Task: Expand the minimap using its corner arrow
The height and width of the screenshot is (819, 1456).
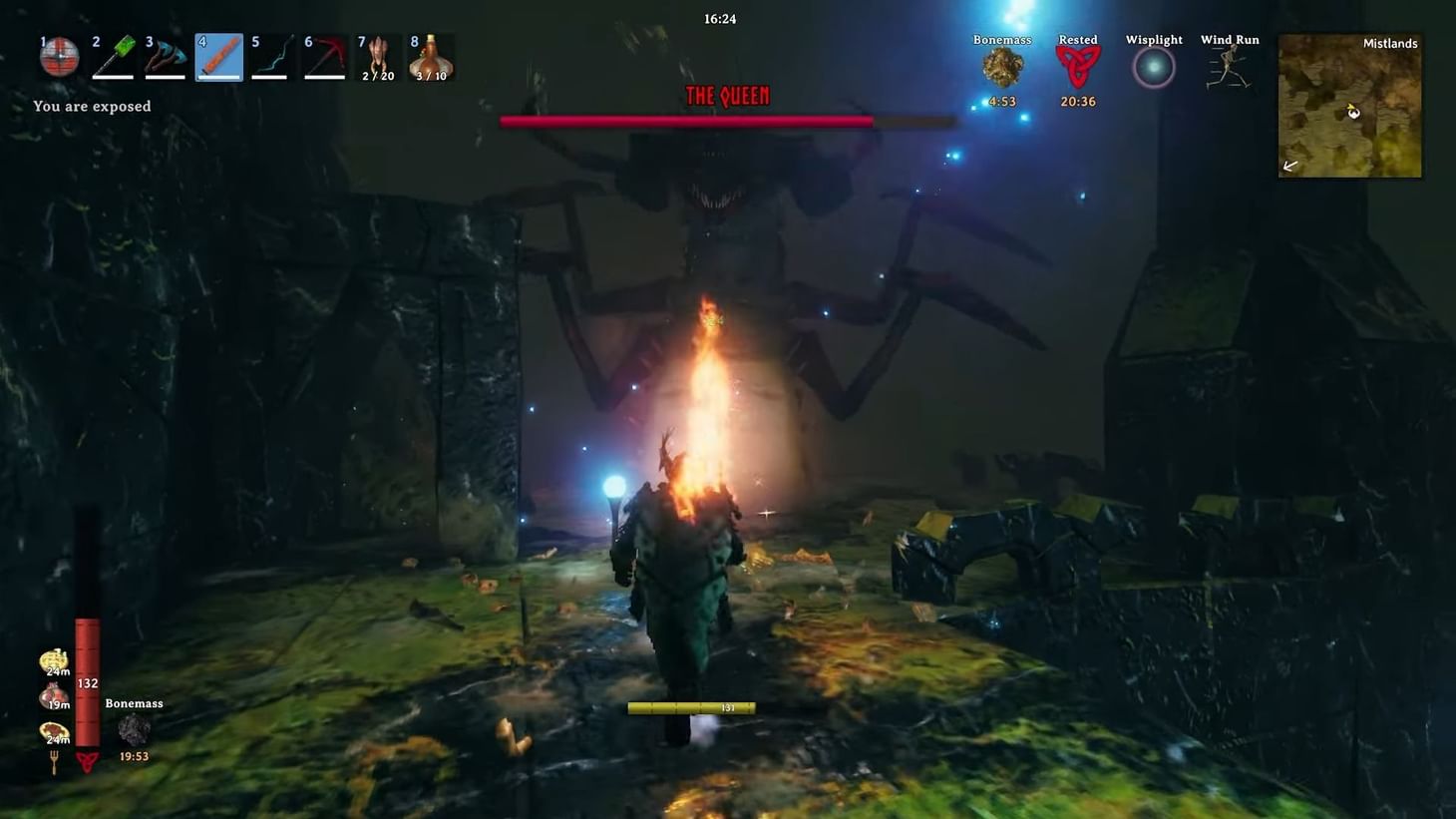Action: click(1289, 166)
